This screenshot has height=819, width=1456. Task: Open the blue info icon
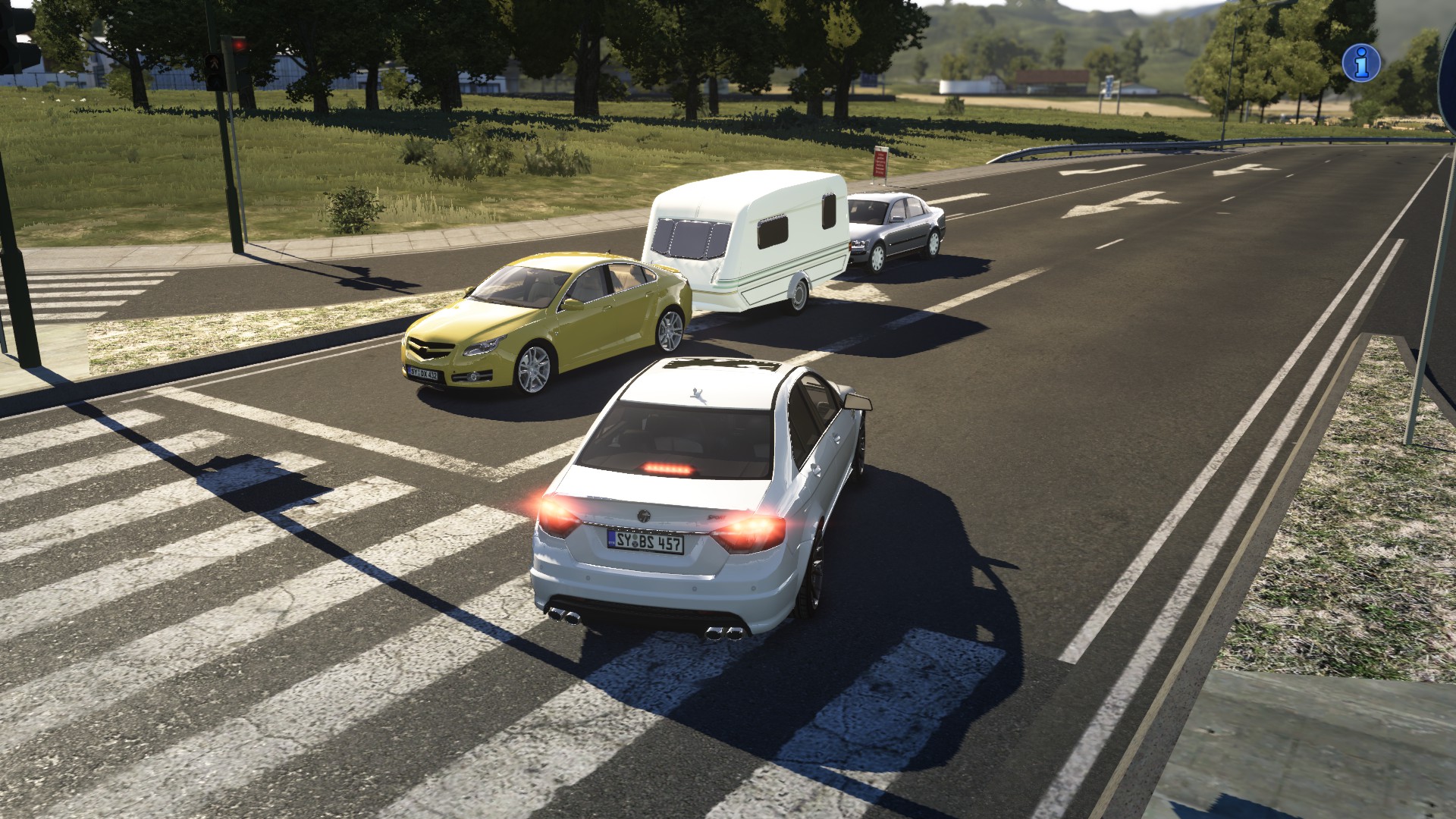1361,61
